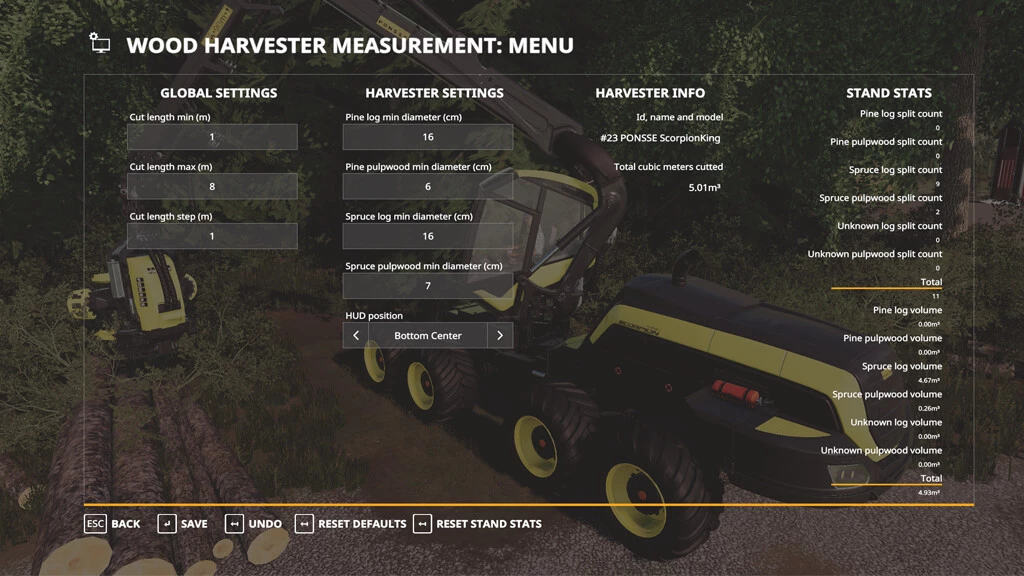
Task: Reset settings using Reset Defaults
Action: [349, 524]
